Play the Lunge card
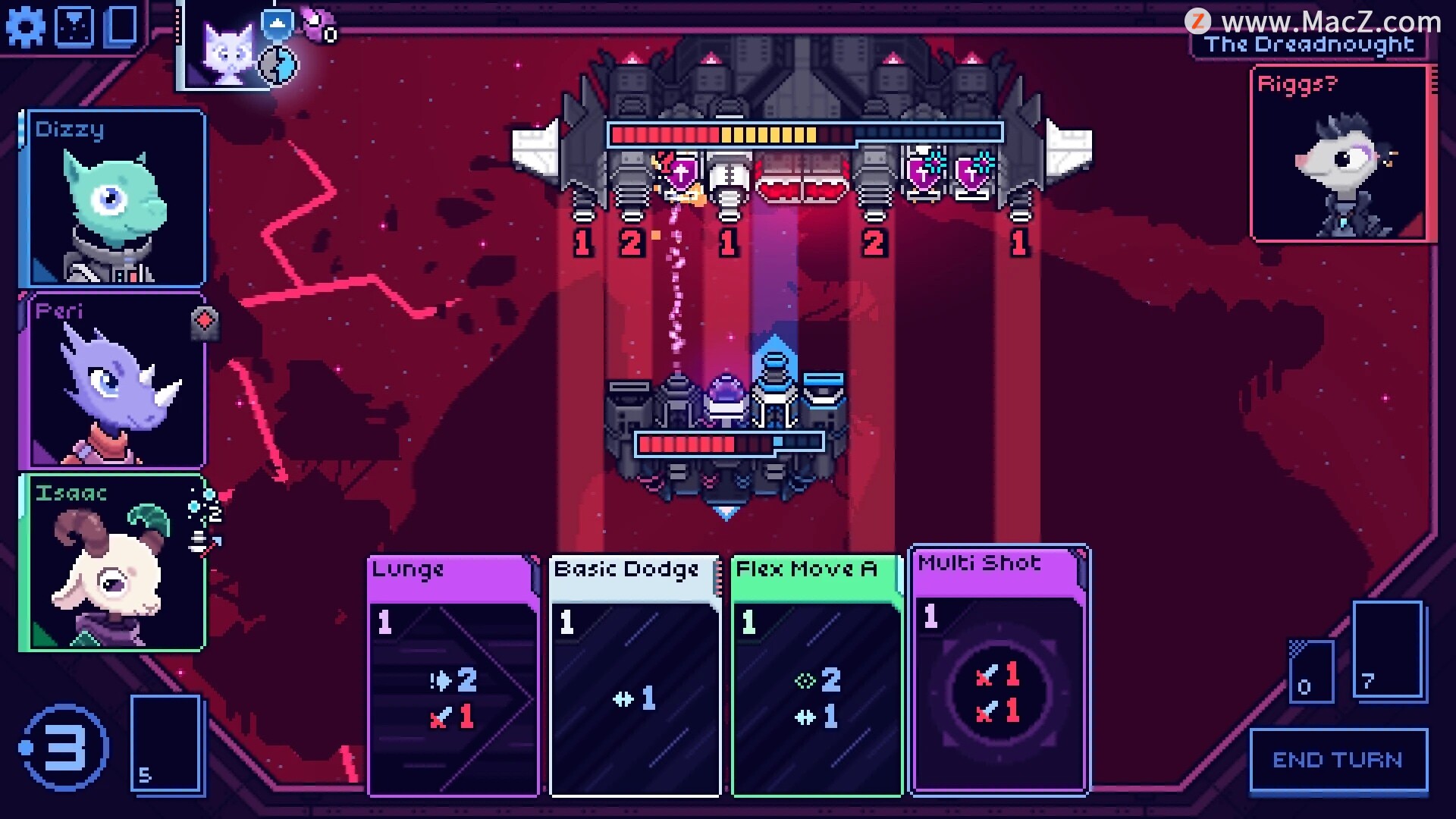 (453, 675)
